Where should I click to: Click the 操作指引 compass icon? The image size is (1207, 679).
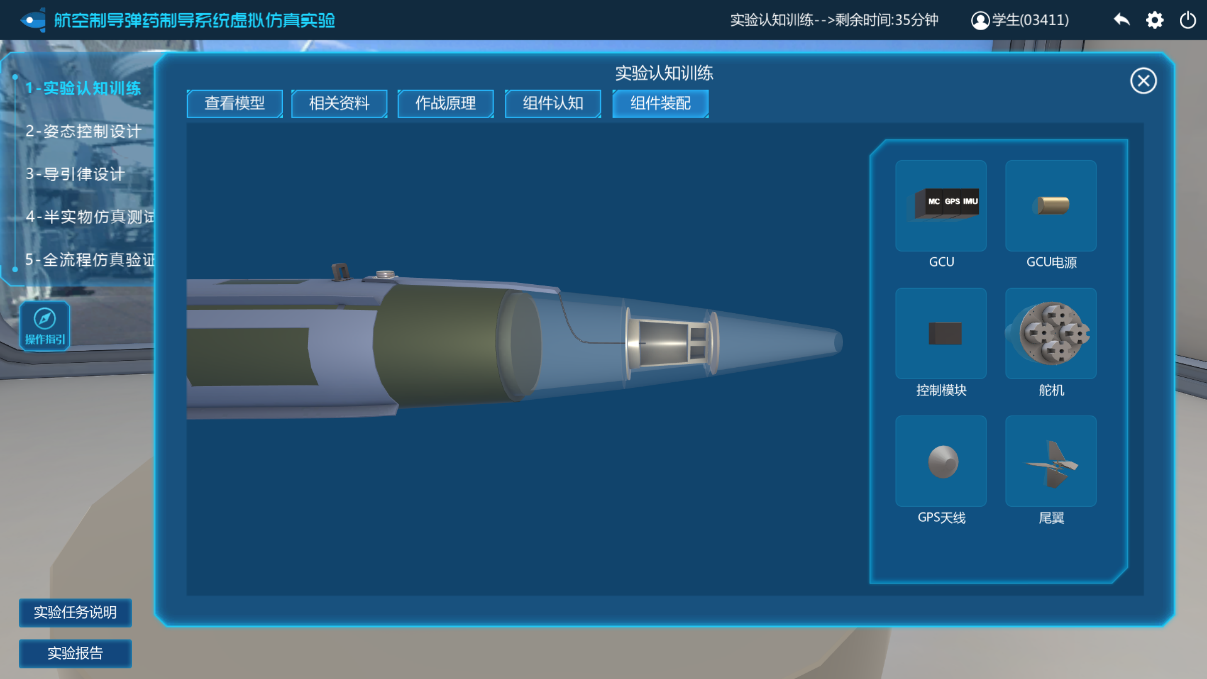pos(45,325)
